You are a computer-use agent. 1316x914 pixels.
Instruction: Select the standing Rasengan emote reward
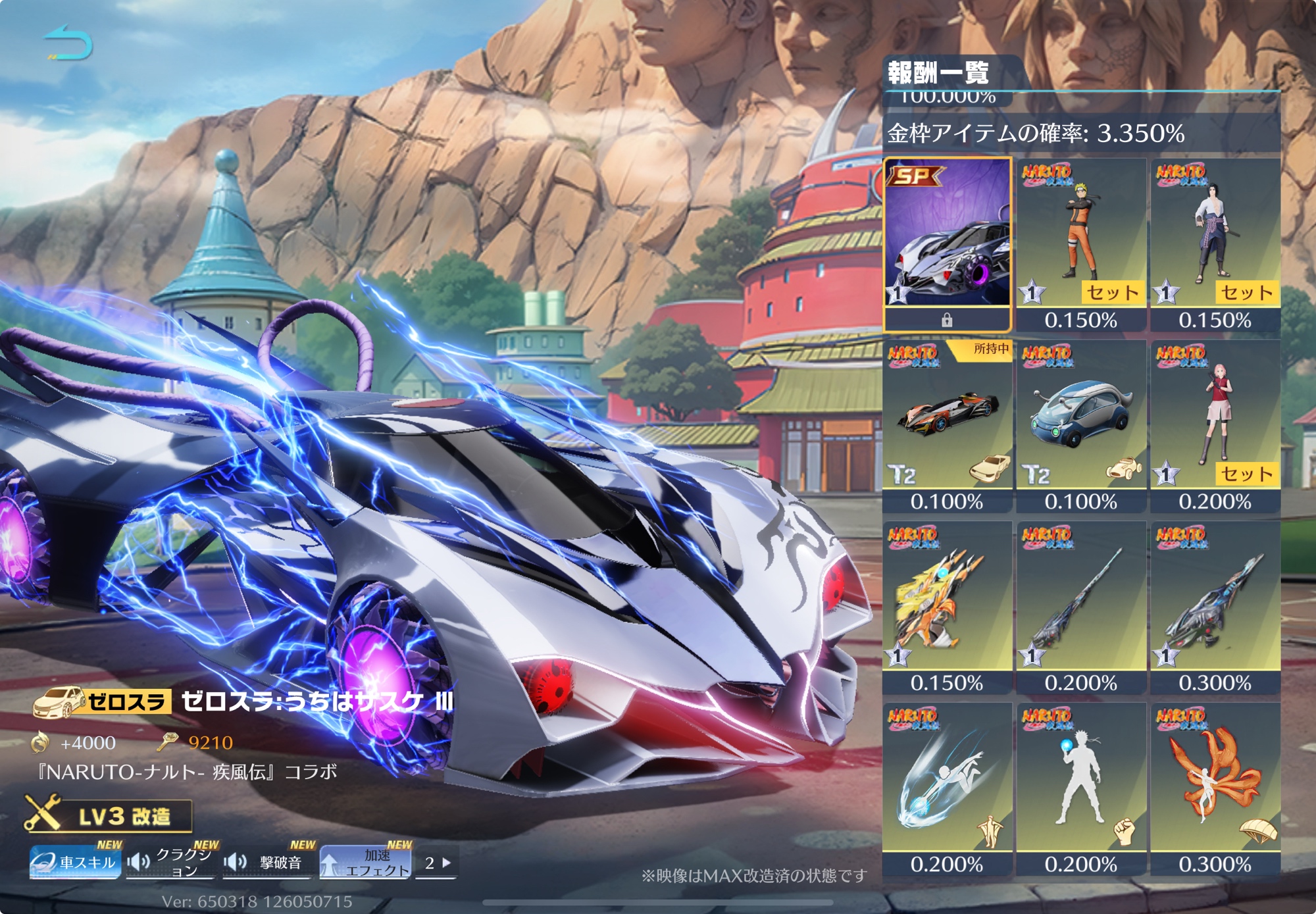[x=1081, y=788]
